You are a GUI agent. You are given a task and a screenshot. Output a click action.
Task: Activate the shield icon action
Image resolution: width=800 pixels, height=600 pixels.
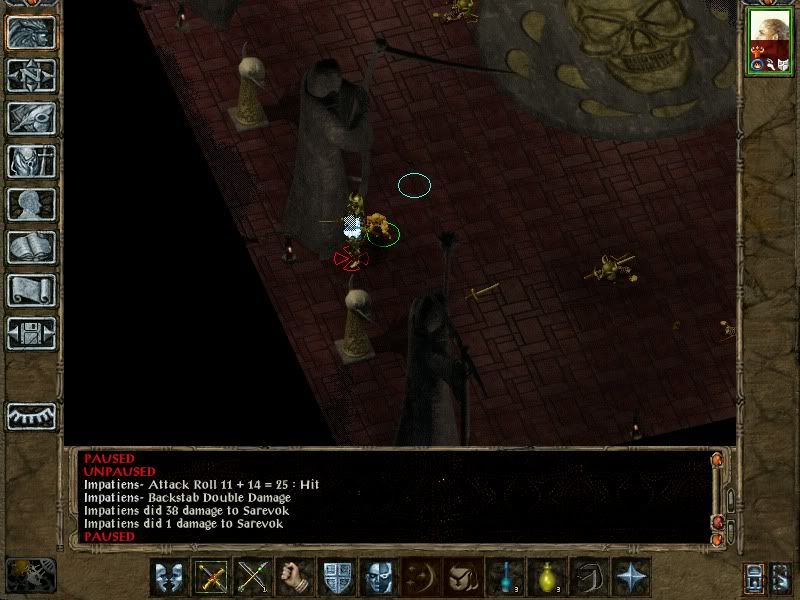(338, 577)
